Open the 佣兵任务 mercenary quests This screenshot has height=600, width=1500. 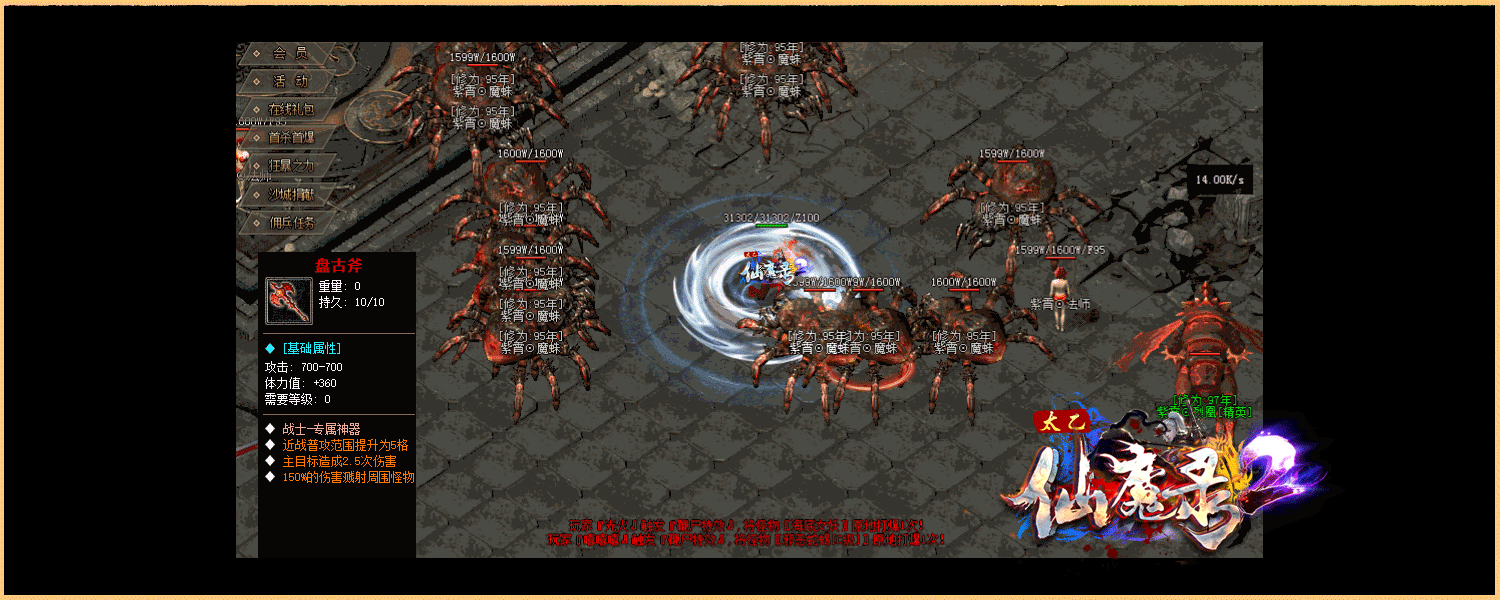point(290,222)
